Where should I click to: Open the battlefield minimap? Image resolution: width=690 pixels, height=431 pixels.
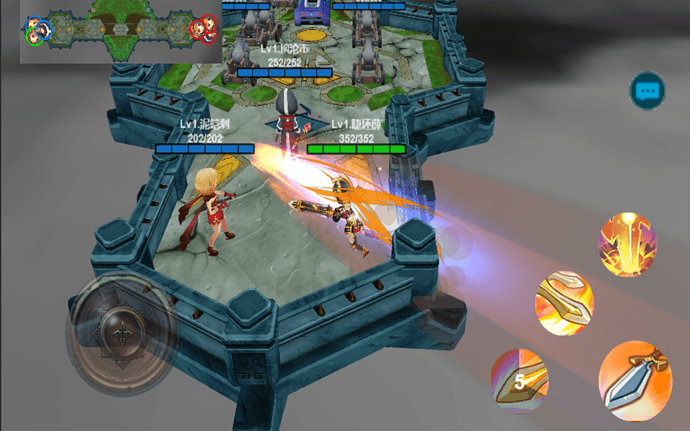point(121,31)
